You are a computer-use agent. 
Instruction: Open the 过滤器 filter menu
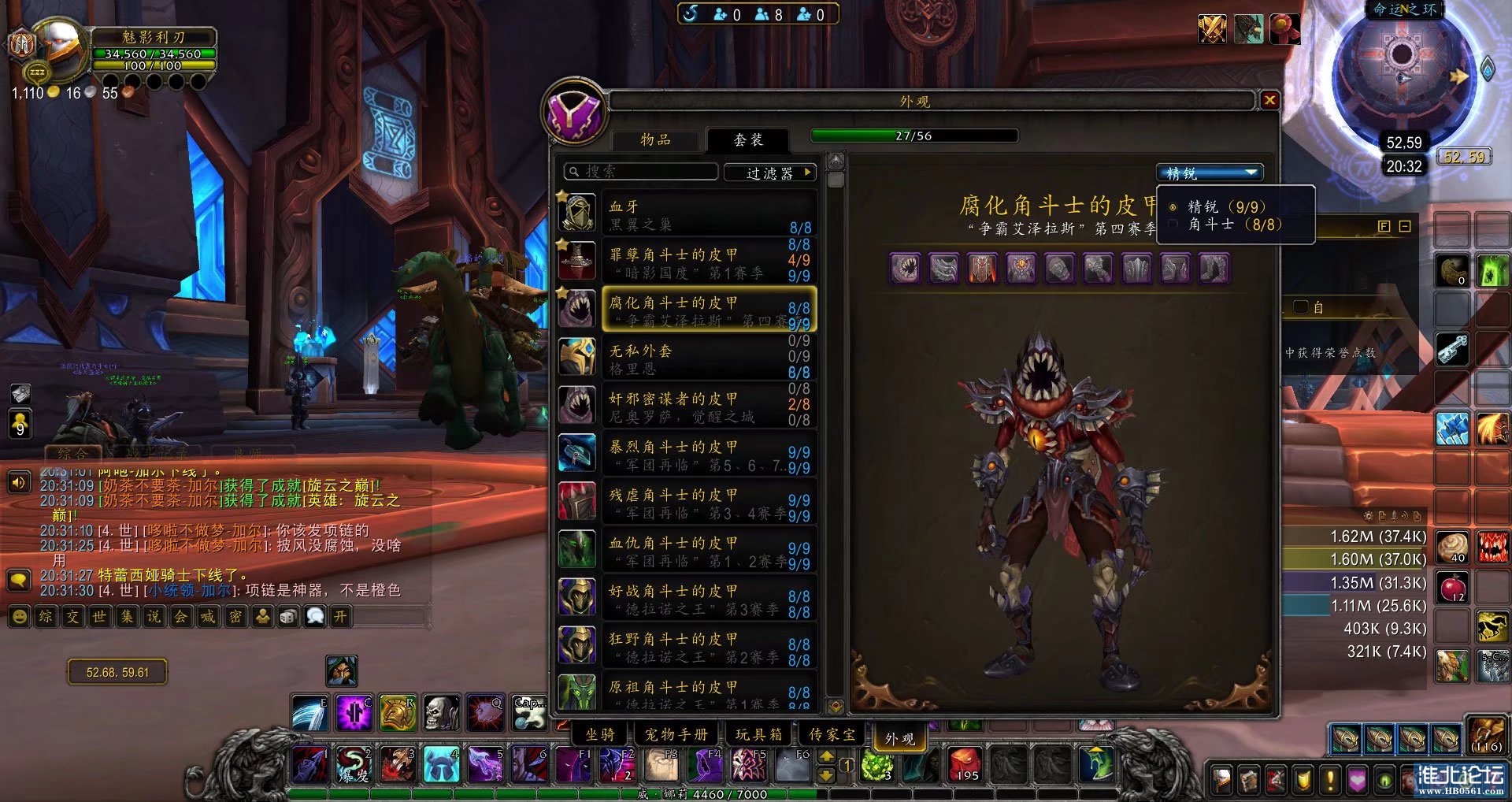point(769,173)
